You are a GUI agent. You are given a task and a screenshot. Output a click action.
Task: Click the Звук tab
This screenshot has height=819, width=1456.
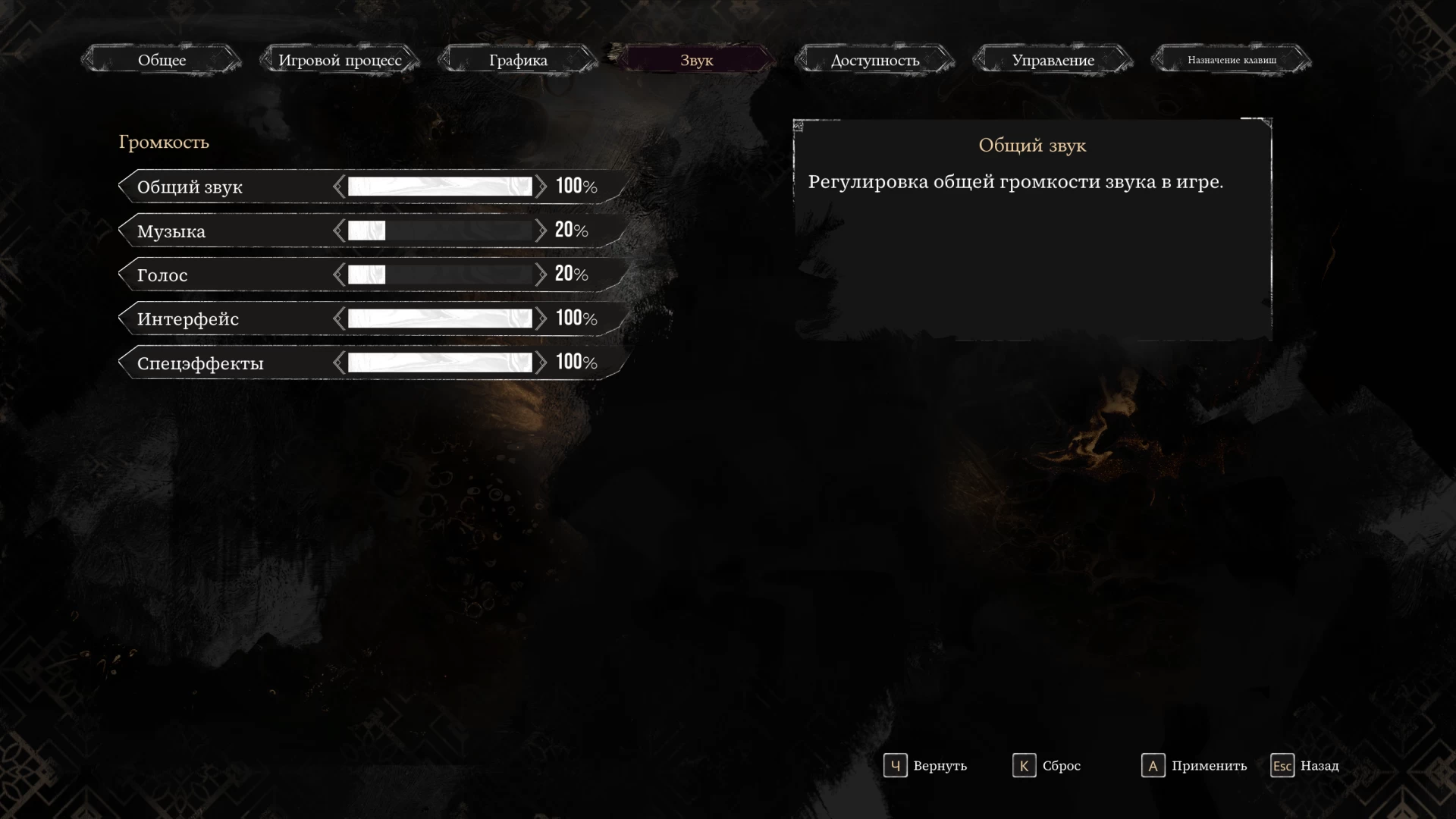(696, 60)
